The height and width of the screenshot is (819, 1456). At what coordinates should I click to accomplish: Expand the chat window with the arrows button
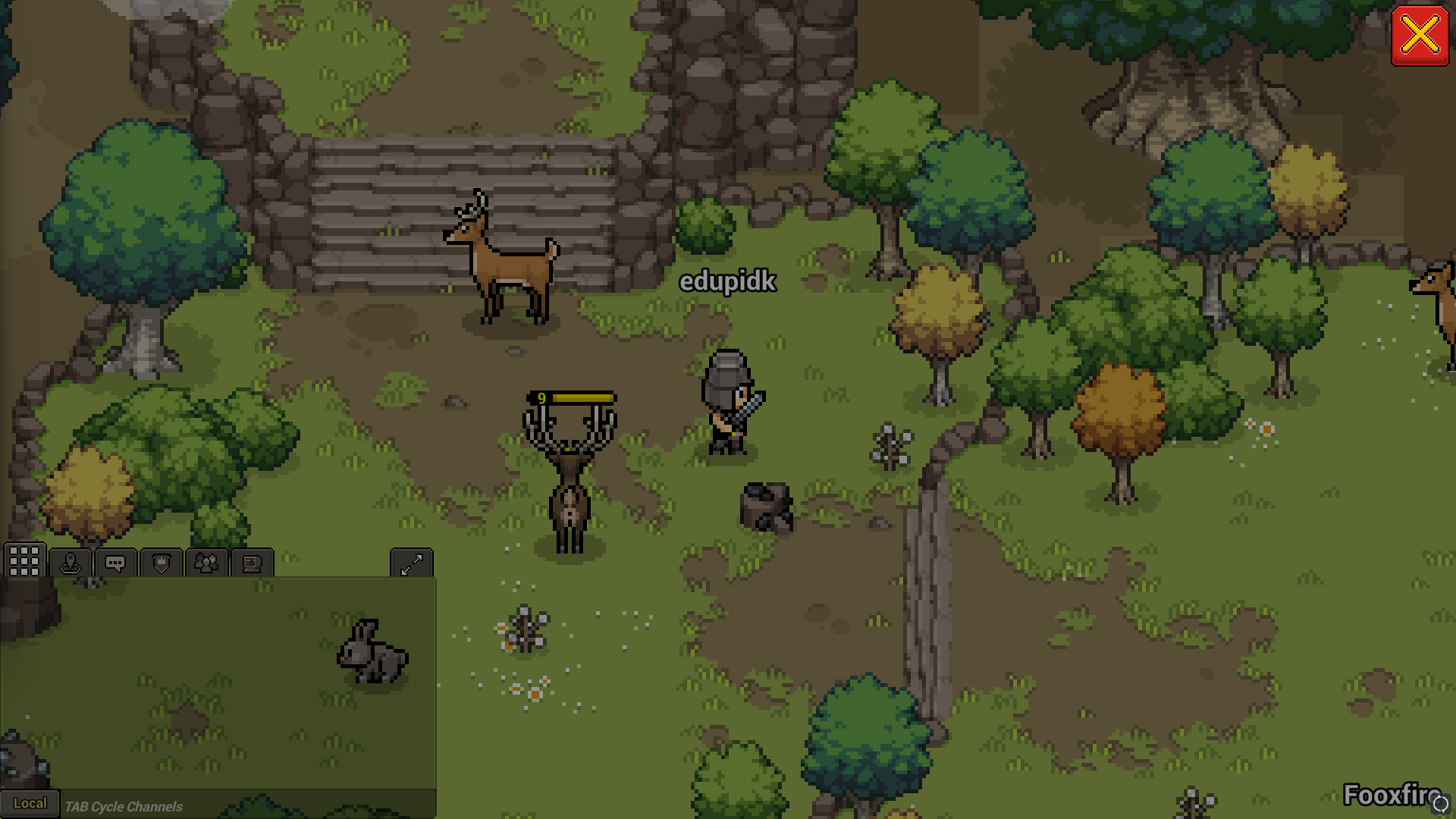coord(411,563)
